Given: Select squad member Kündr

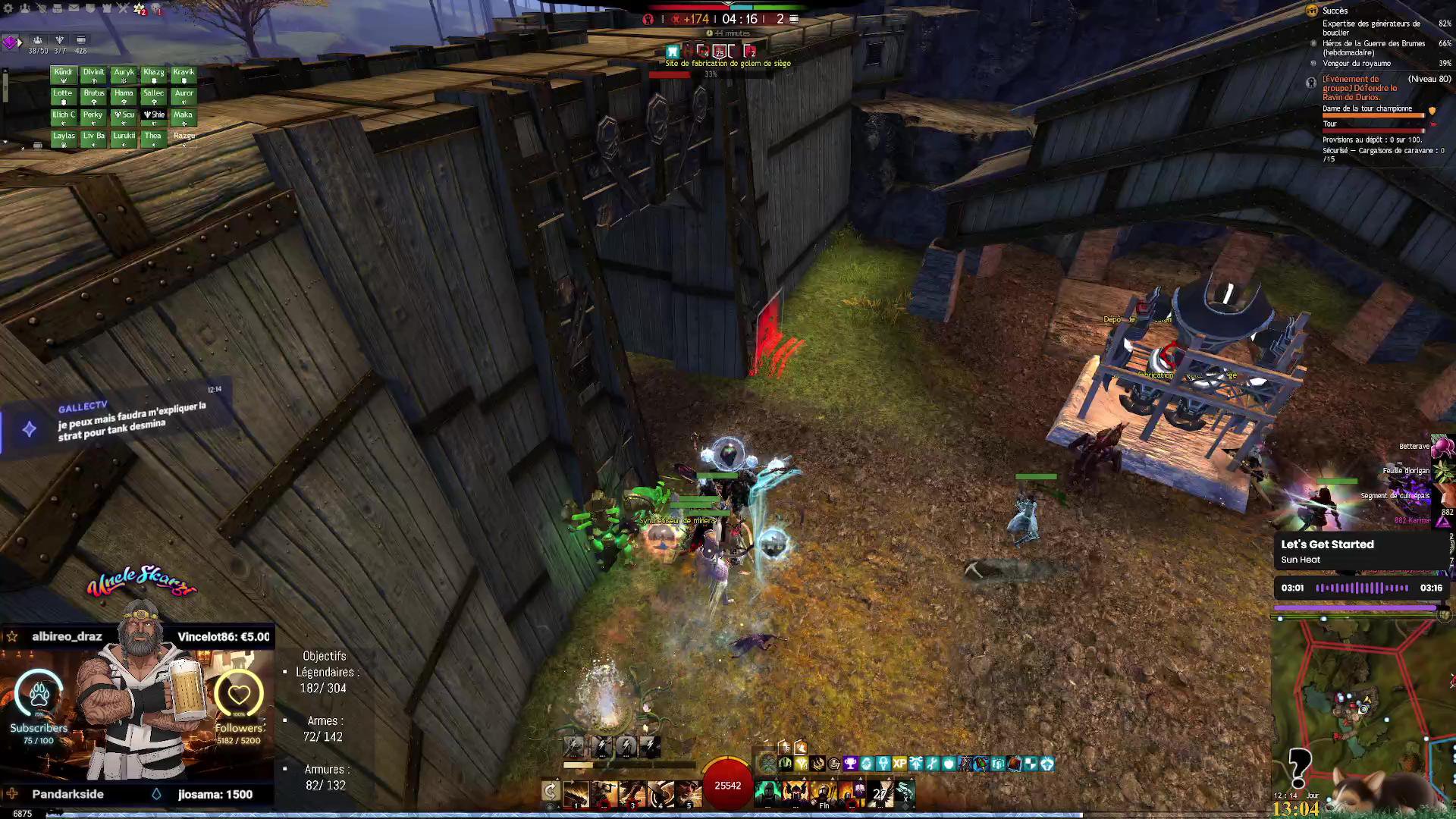Looking at the screenshot, I should point(64,74).
